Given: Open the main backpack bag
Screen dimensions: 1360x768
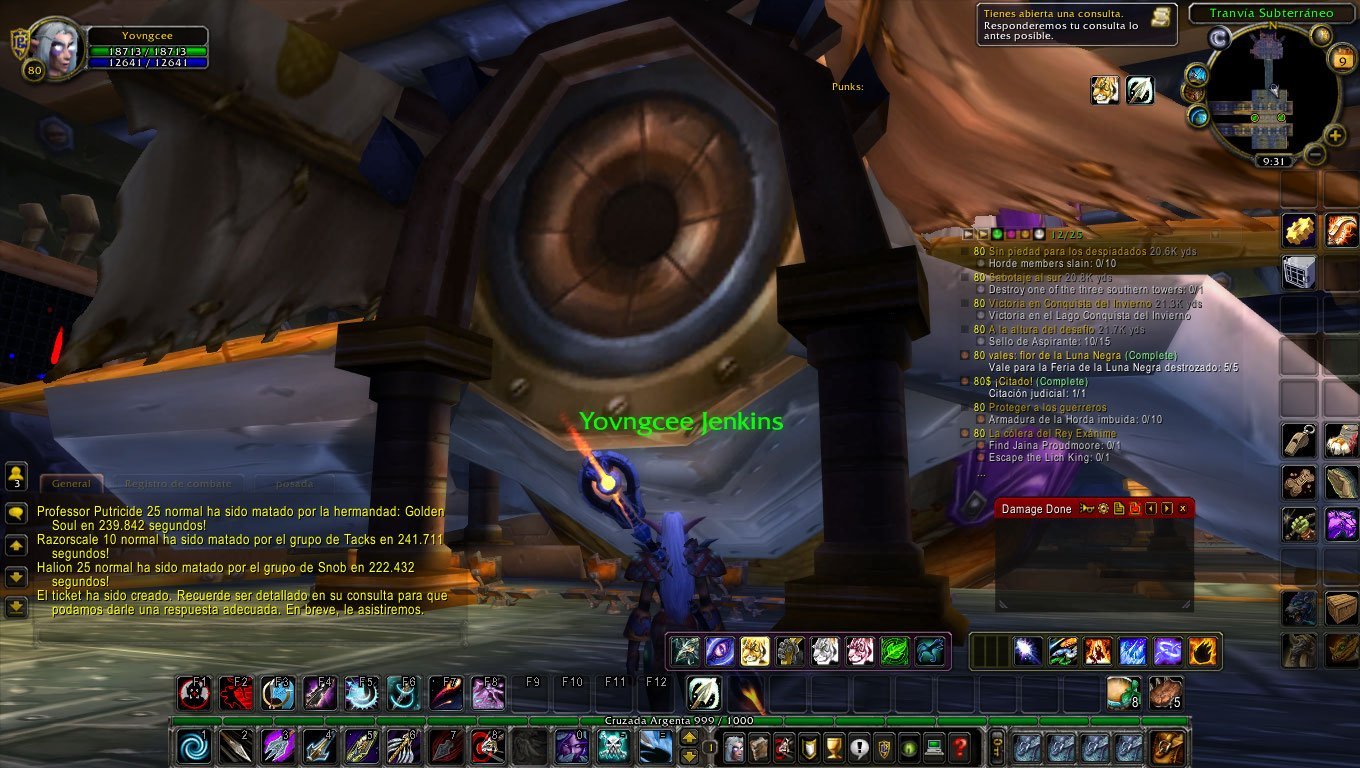Looking at the screenshot, I should click(1166, 747).
